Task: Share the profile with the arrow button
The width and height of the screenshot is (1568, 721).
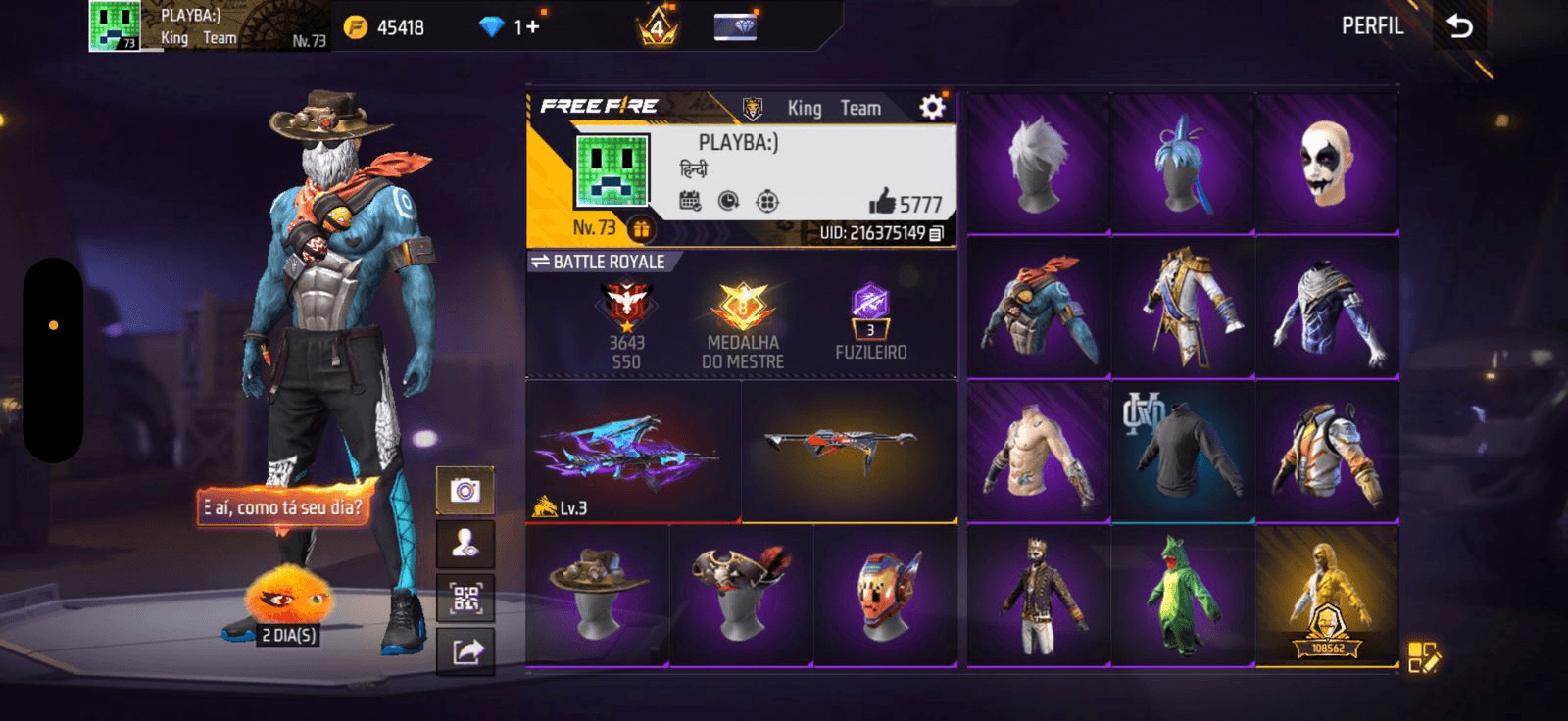Action: [465, 650]
